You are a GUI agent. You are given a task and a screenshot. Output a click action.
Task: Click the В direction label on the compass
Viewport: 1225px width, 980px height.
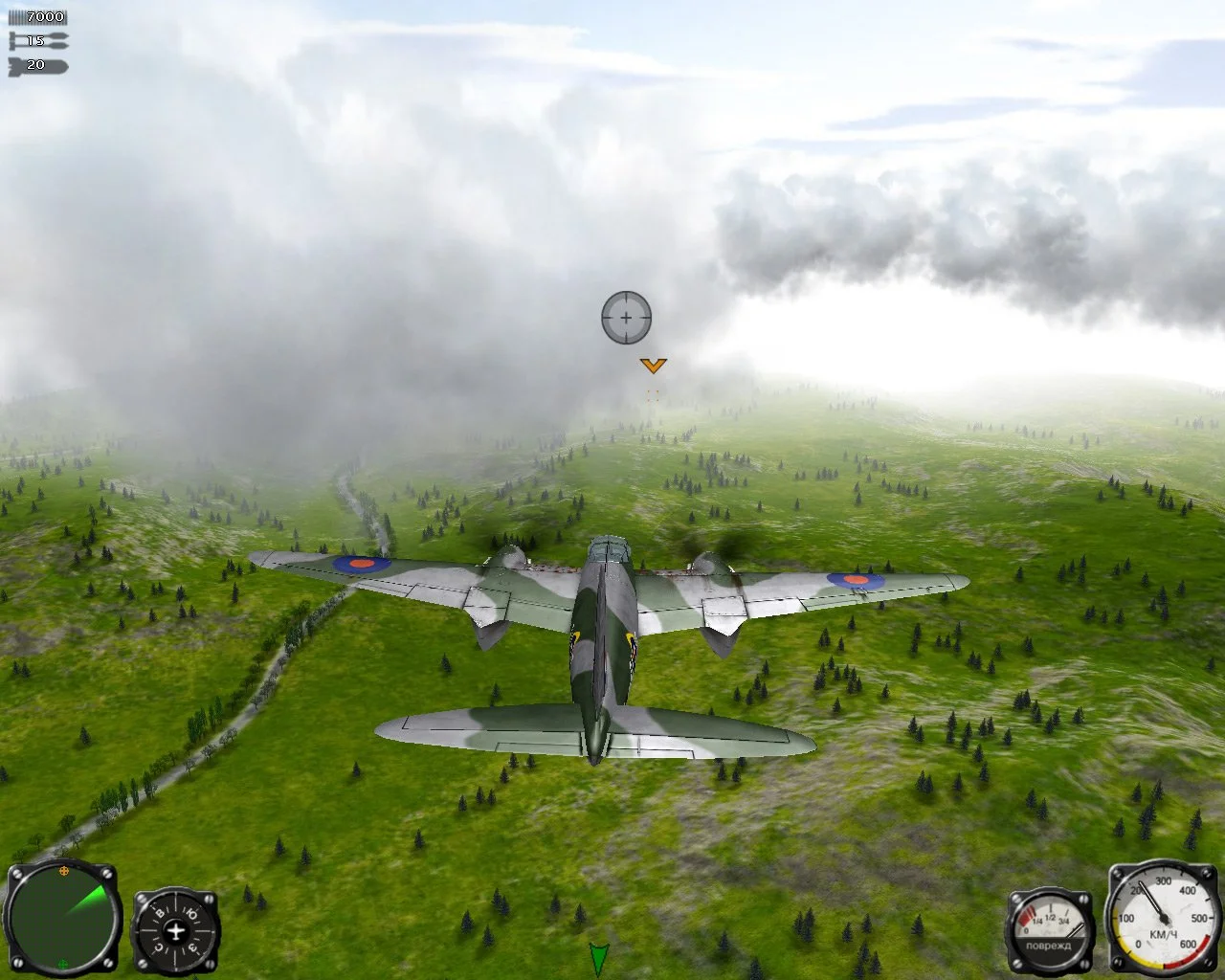(x=161, y=912)
